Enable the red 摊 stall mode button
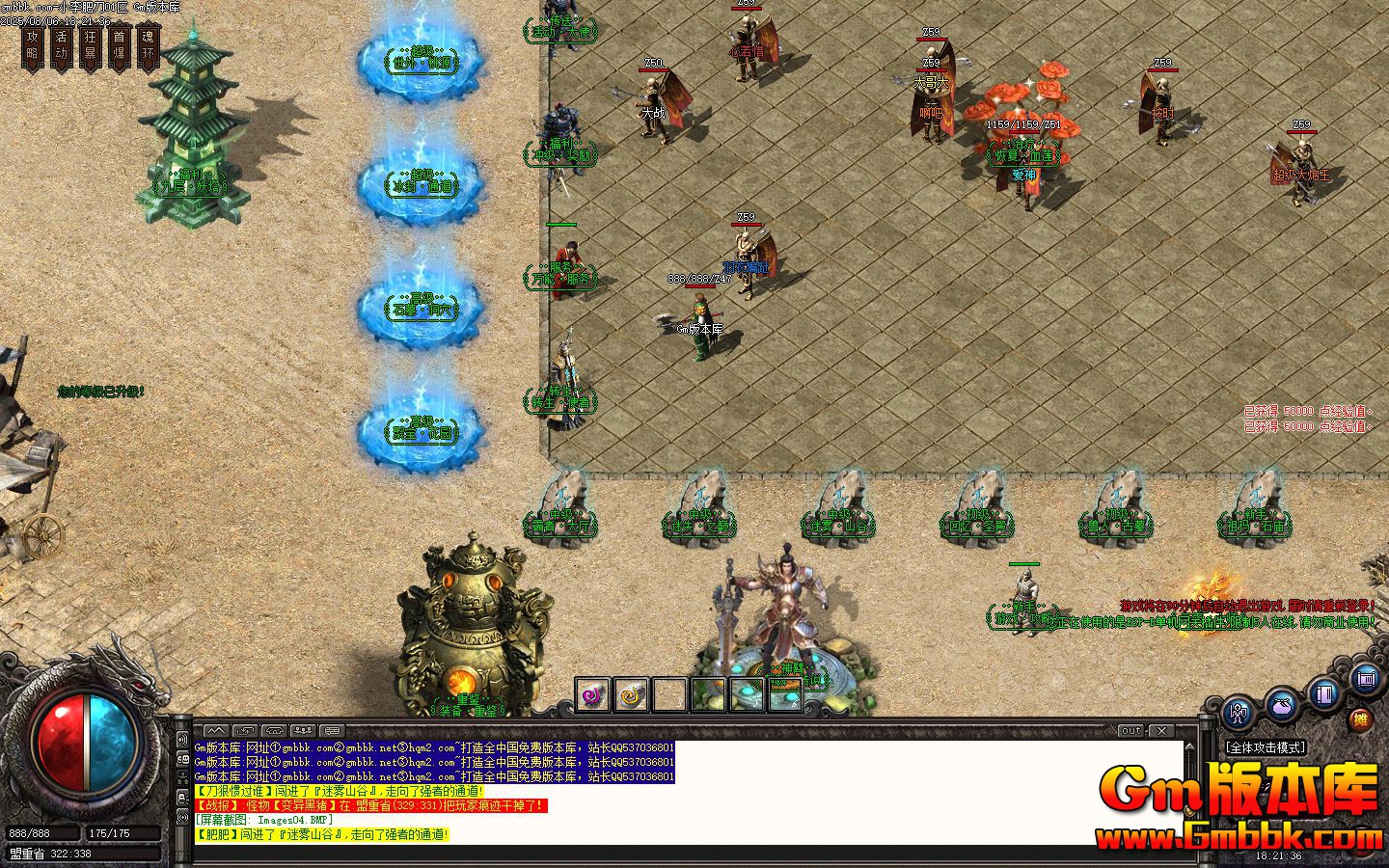1389x868 pixels. tap(1360, 719)
